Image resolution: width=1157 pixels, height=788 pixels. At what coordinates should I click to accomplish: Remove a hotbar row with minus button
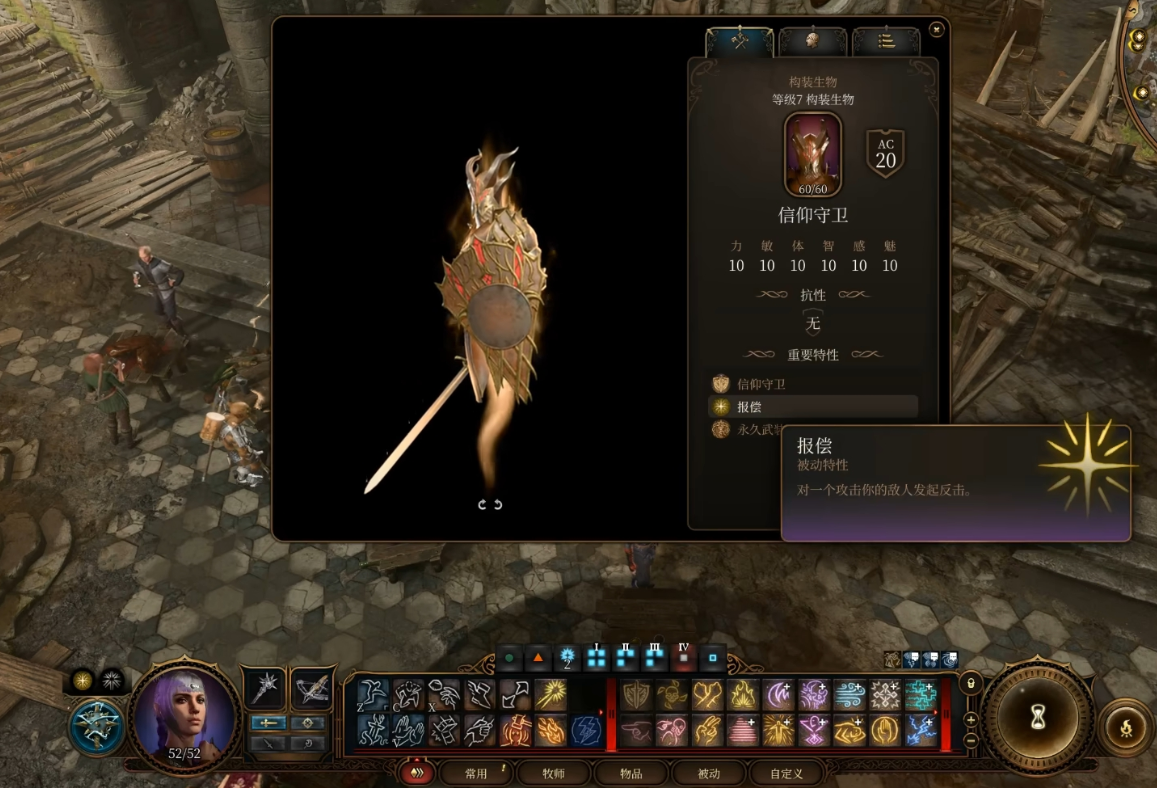(x=970, y=740)
